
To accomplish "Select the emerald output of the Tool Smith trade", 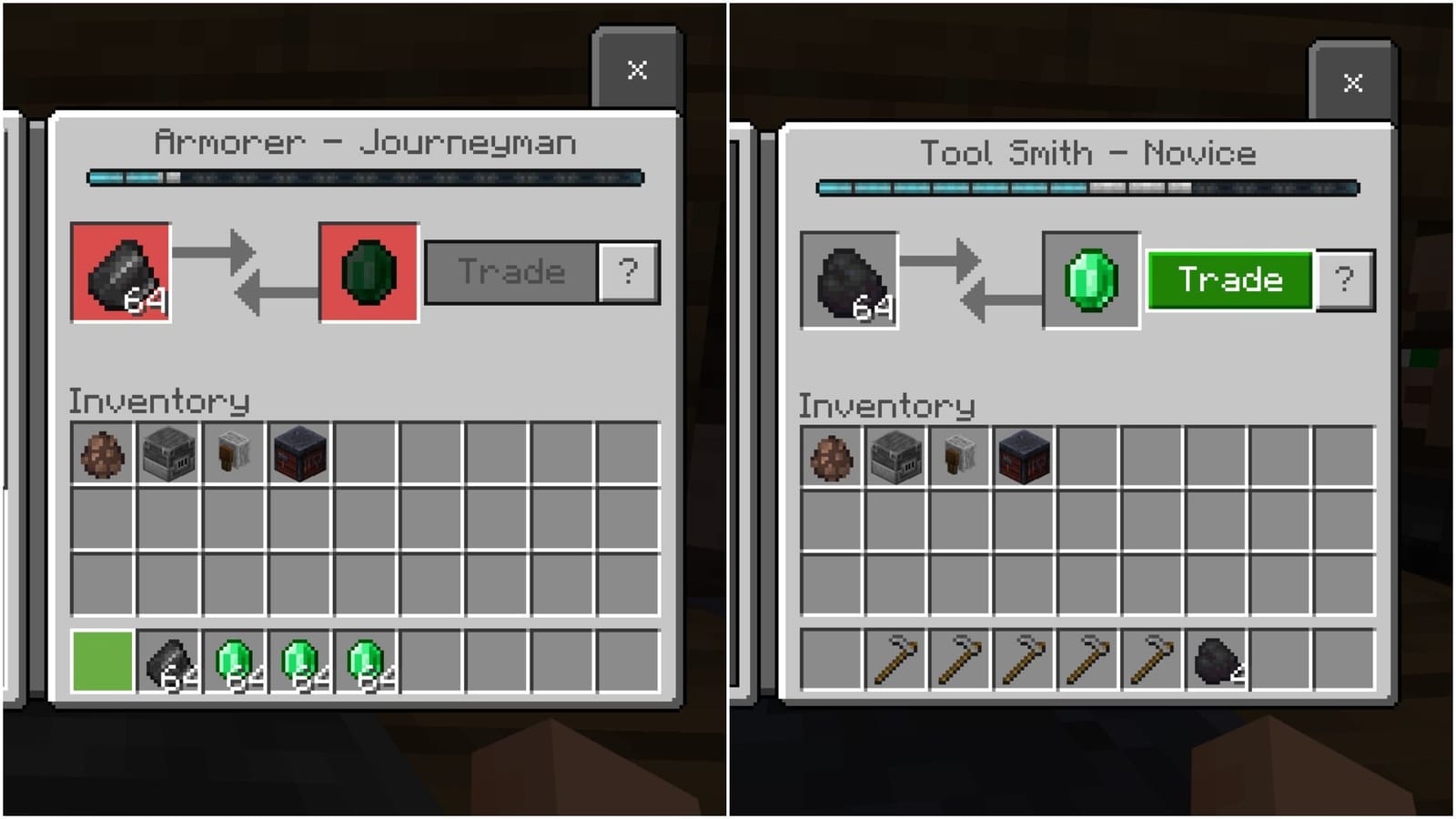I will click(1090, 278).
